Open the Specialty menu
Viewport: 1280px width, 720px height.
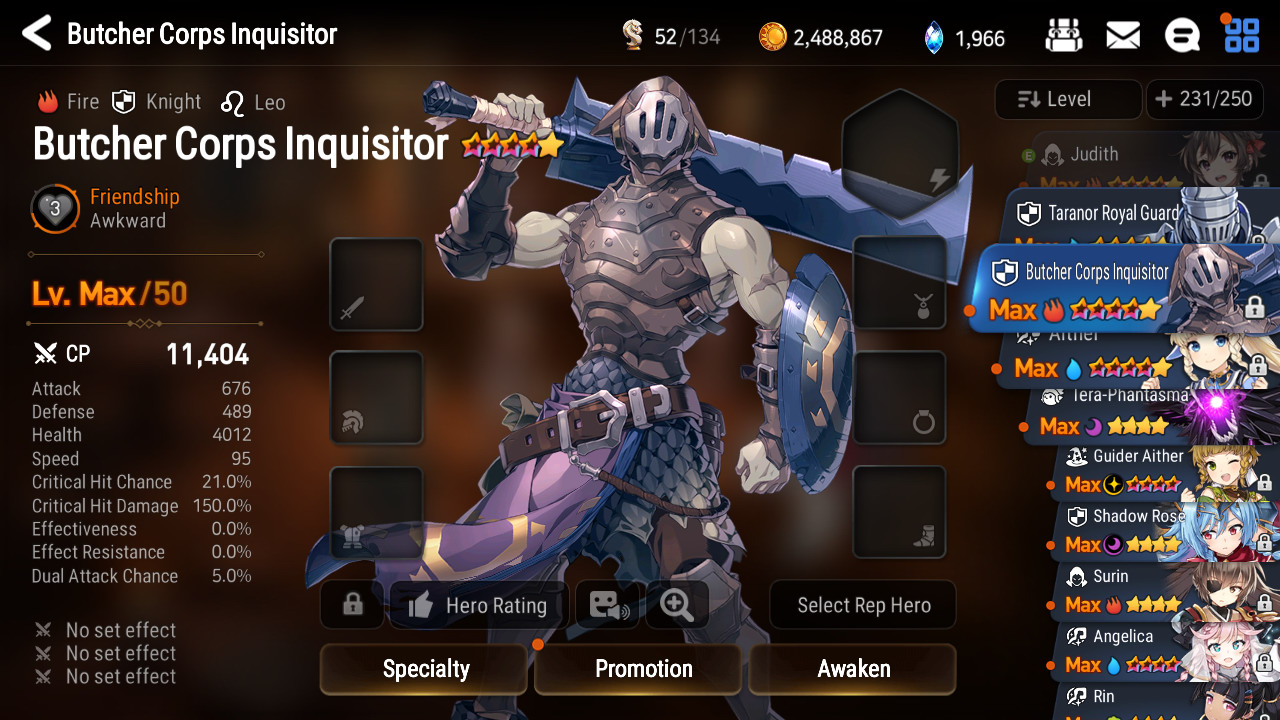pyautogui.click(x=425, y=669)
